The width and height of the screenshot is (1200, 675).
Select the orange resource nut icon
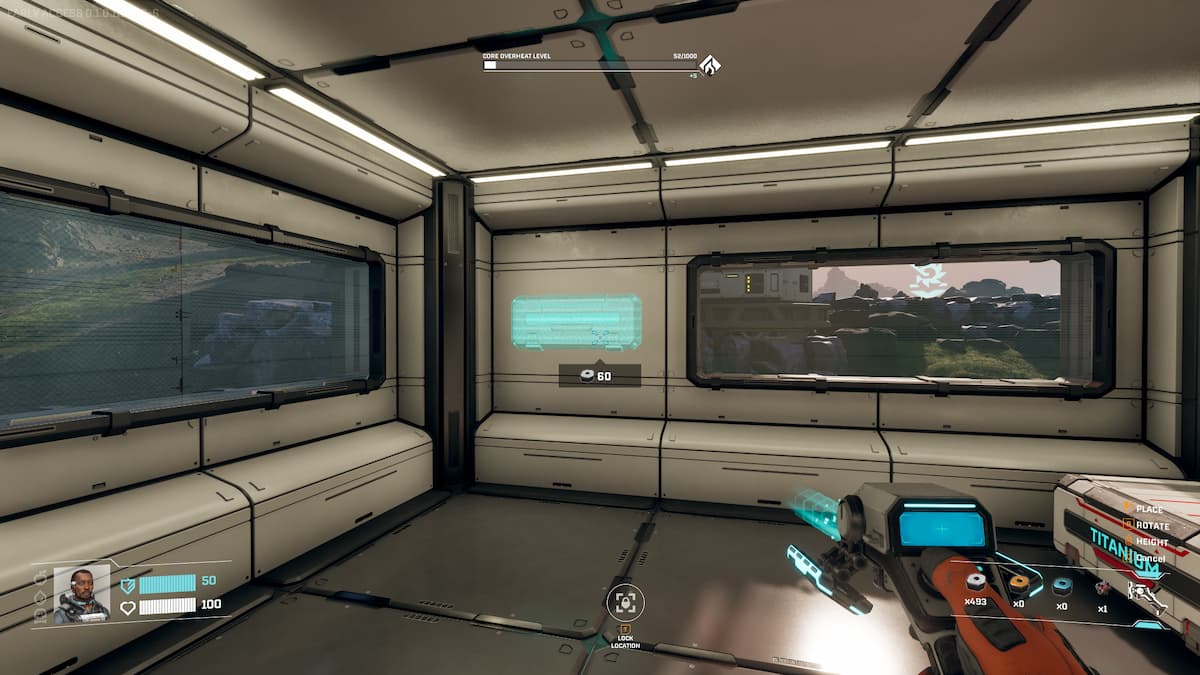[1018, 583]
